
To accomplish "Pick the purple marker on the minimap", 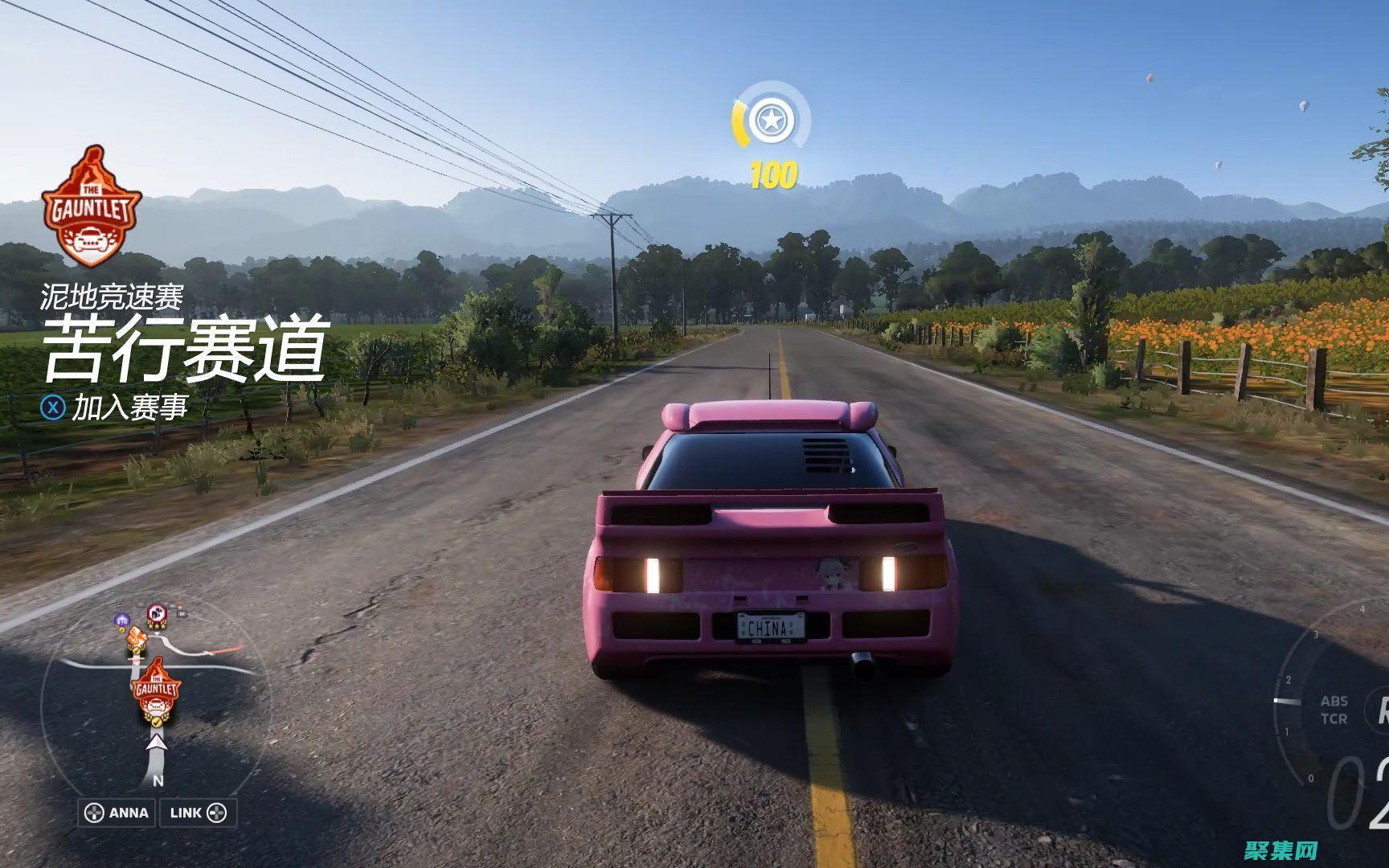I will tap(122, 620).
